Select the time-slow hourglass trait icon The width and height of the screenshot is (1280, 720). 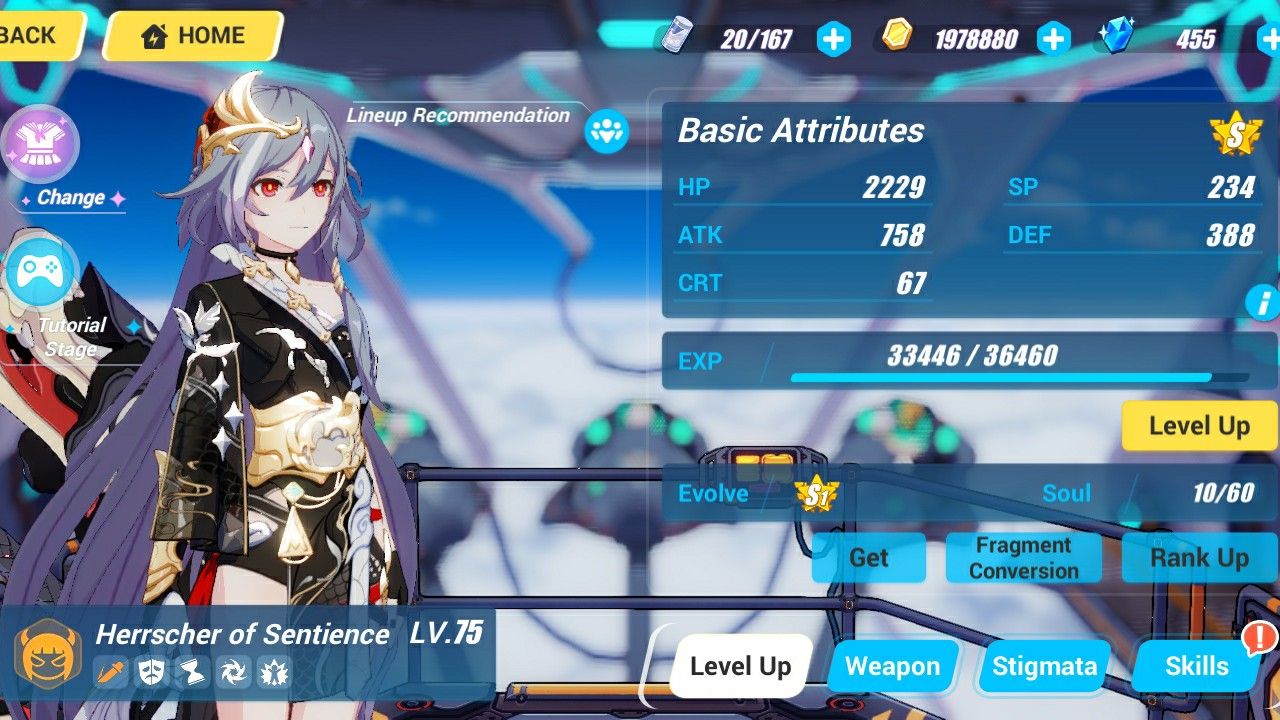click(x=192, y=672)
